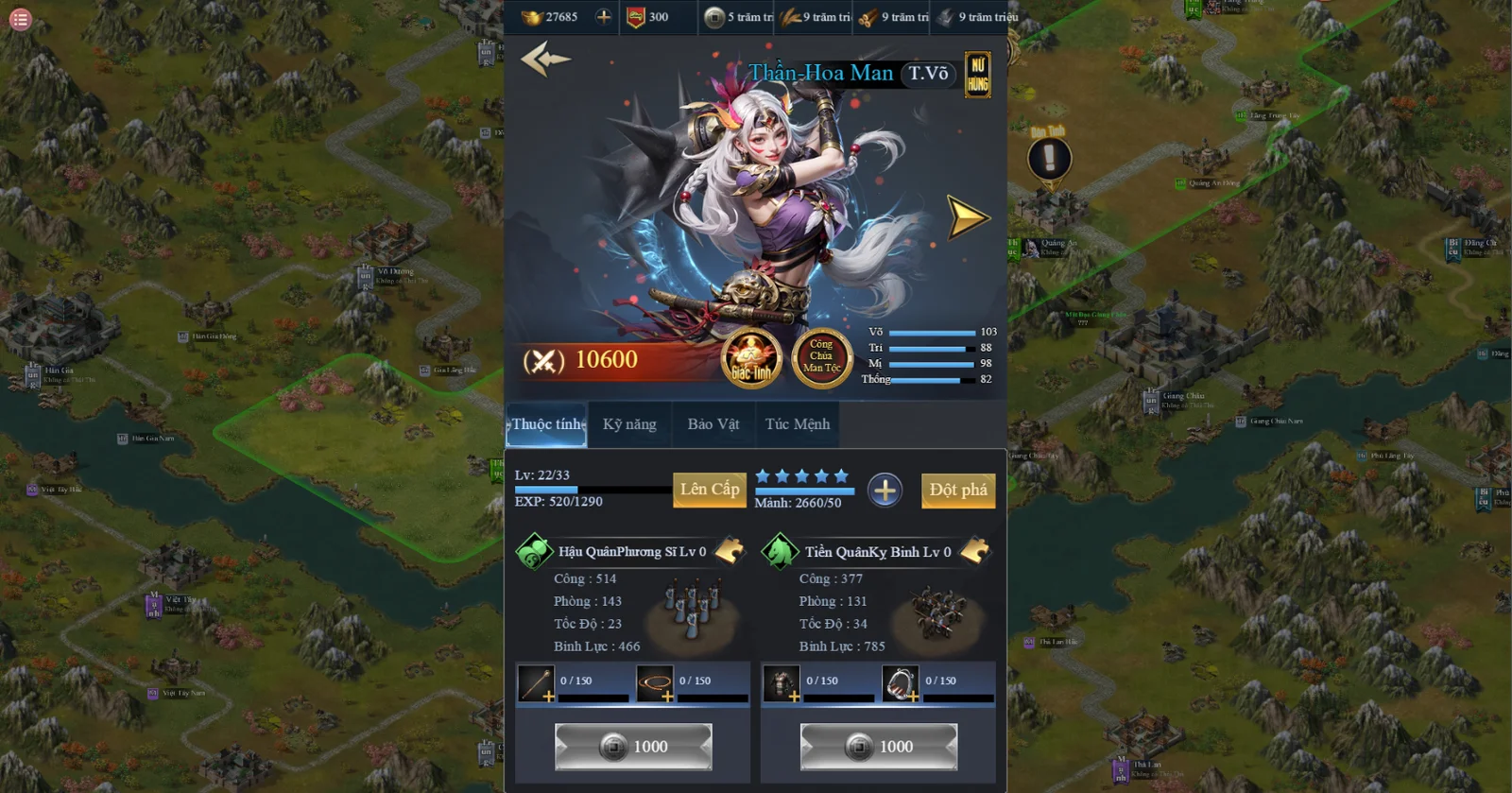Open the red hamburger menu
The width and height of the screenshot is (1512, 793).
pyautogui.click(x=20, y=19)
